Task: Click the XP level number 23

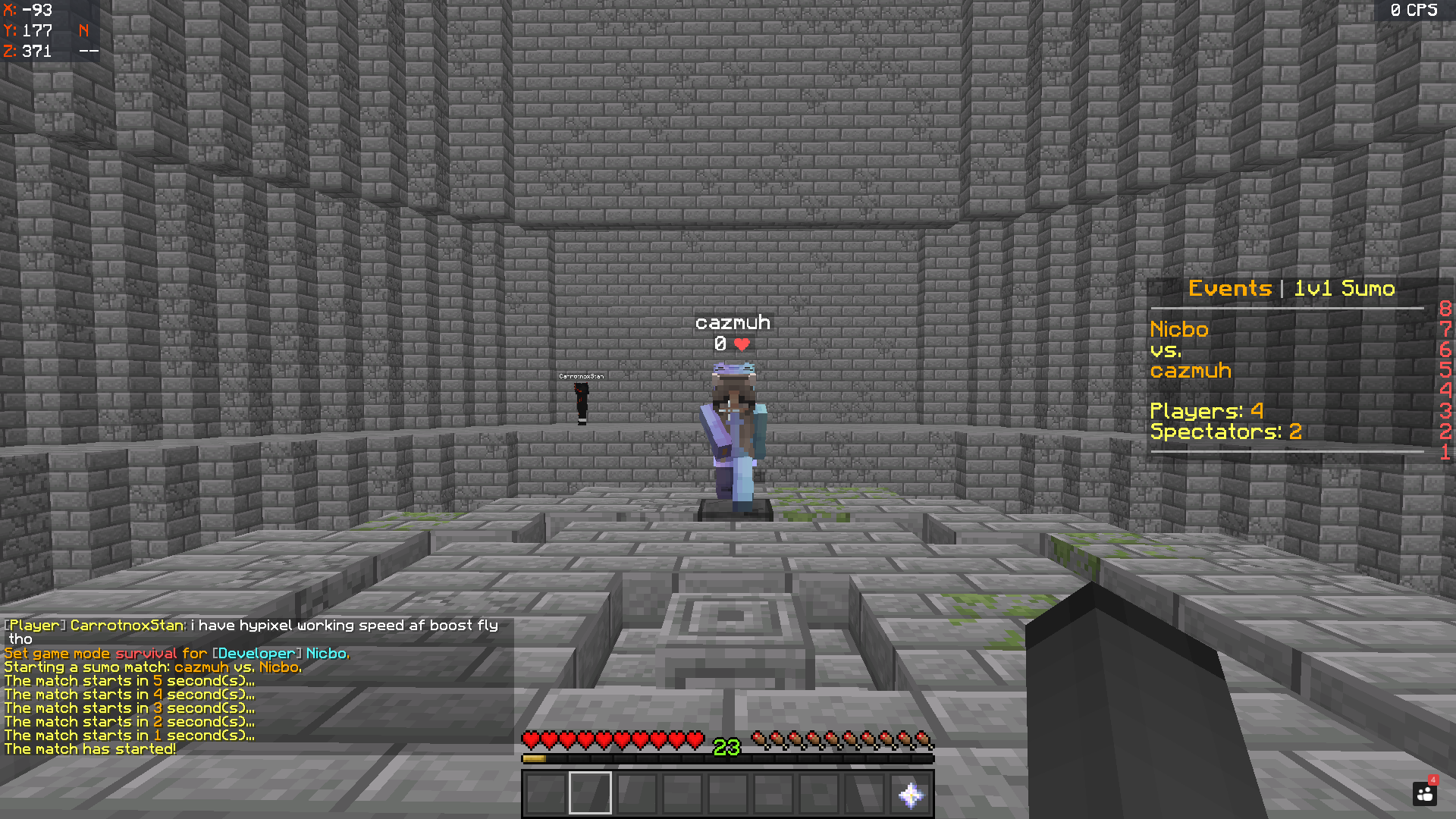Action: (726, 744)
